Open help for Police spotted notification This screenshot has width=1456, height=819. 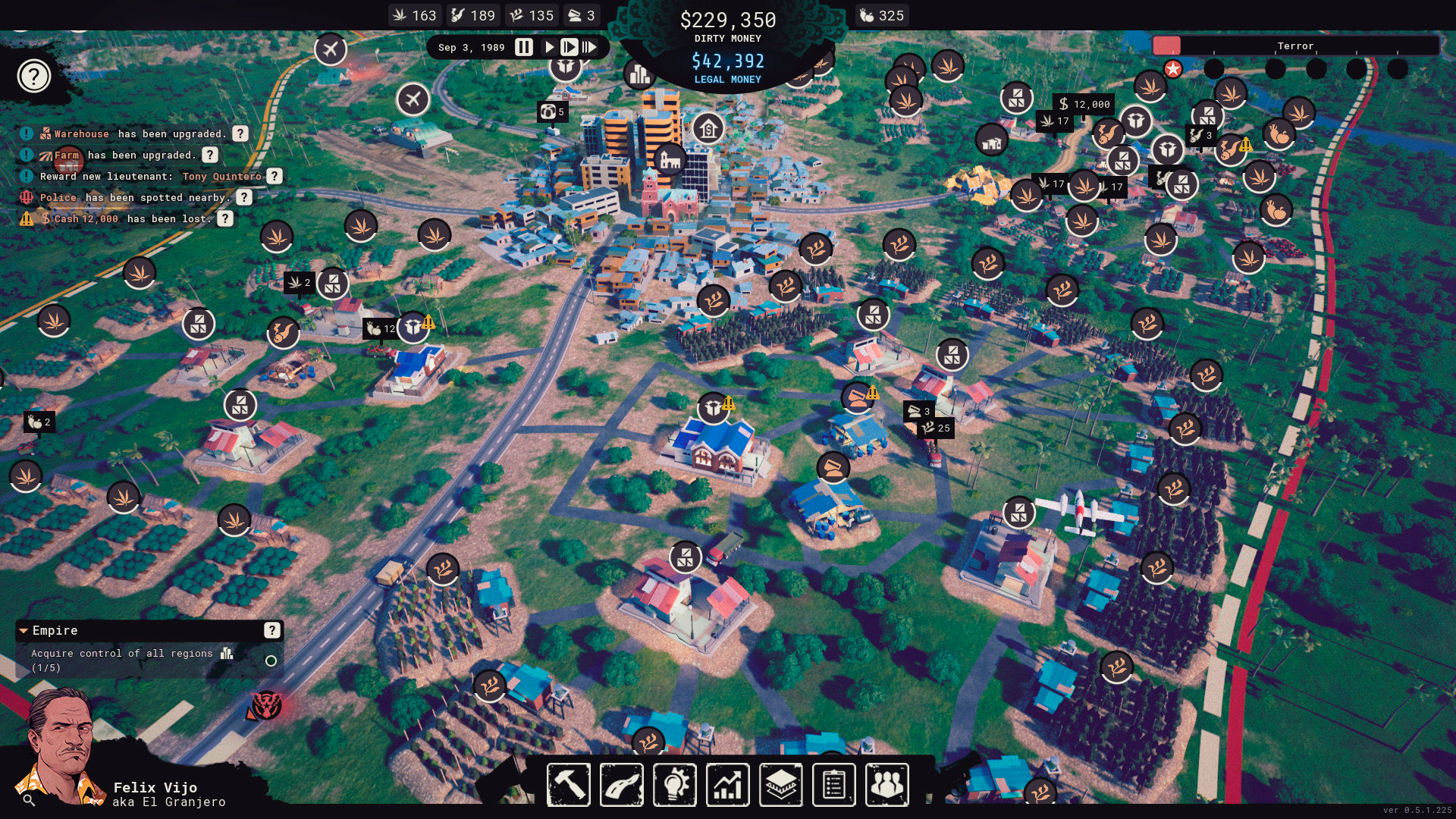coord(243,197)
